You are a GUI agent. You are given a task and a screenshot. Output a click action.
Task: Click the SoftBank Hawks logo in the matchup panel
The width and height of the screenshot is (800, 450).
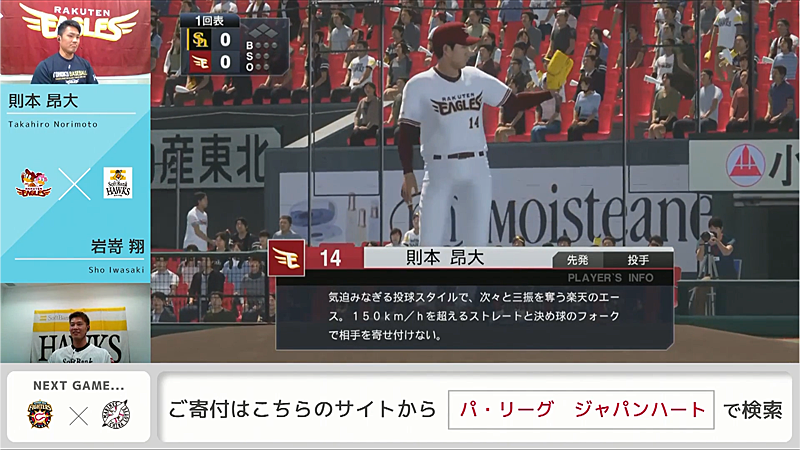point(118,182)
